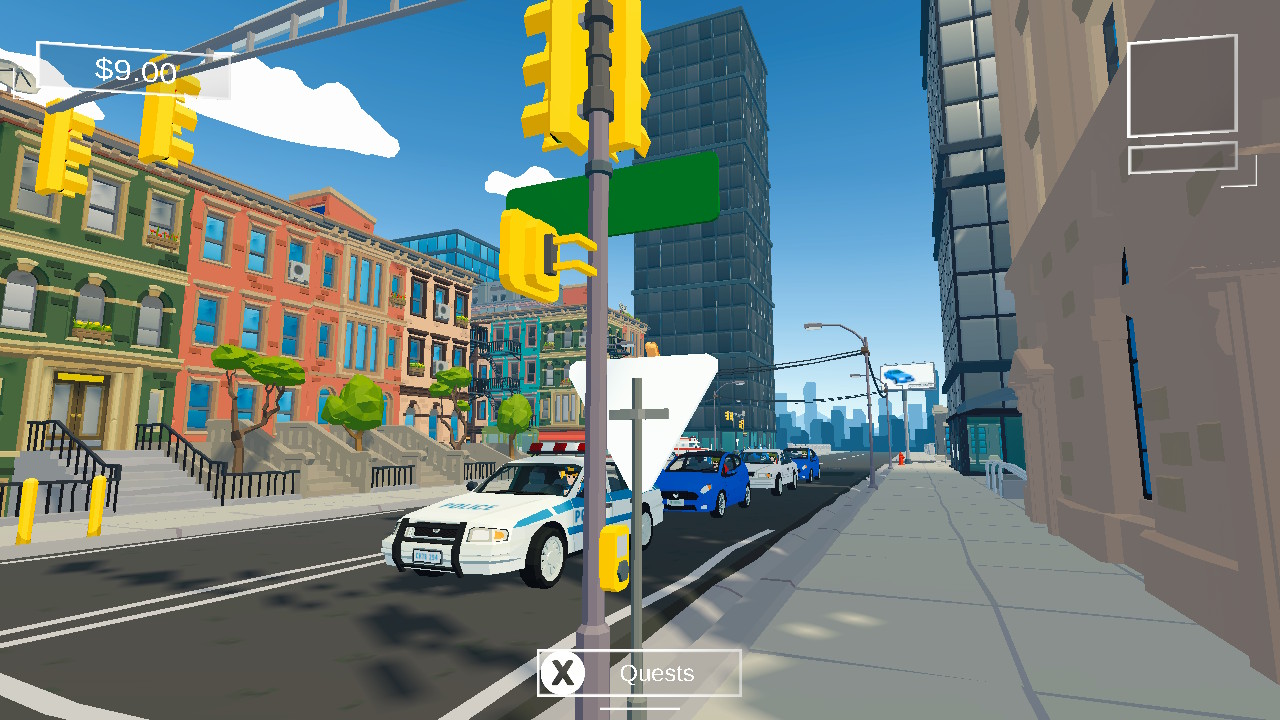Click the X controller button prompt icon
The image size is (1280, 720).
[x=563, y=673]
